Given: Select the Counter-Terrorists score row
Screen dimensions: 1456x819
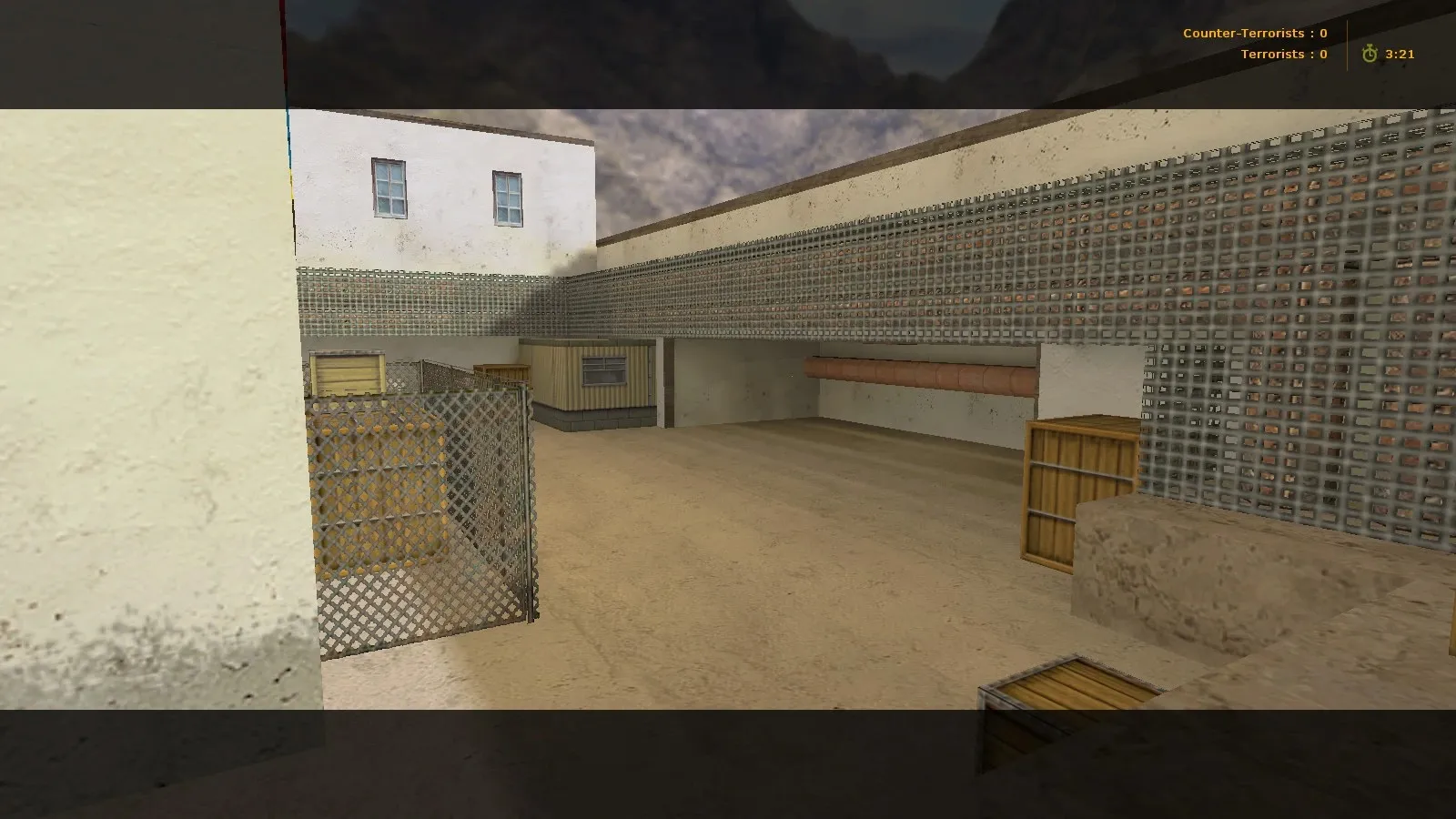Looking at the screenshot, I should tap(1254, 32).
